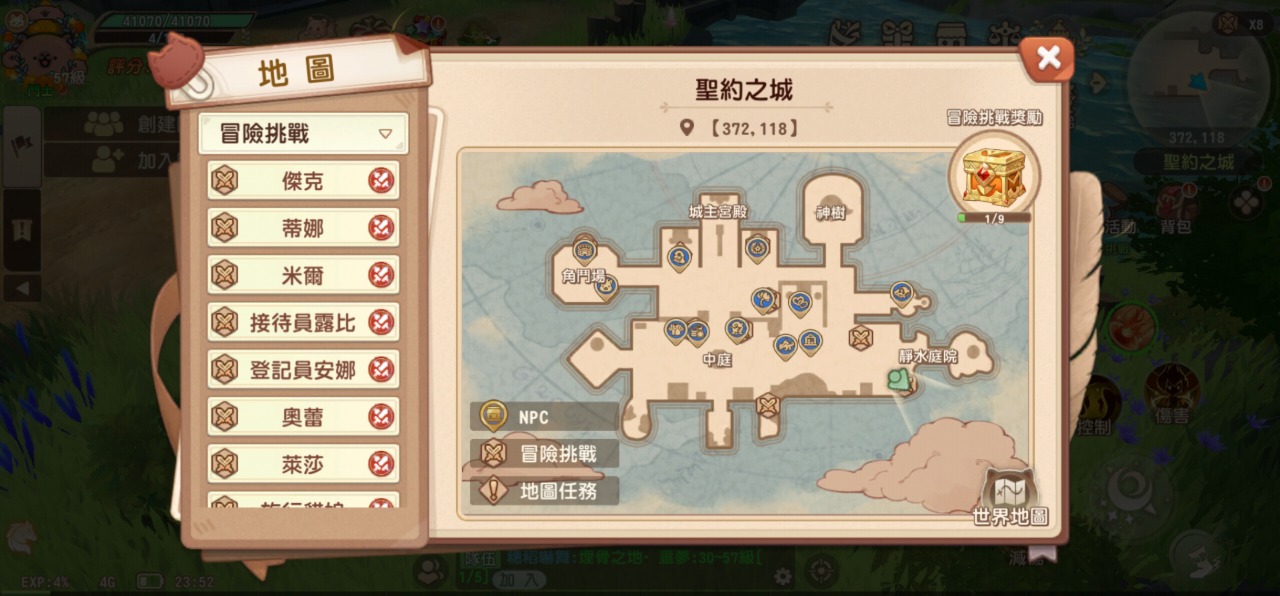Click the NPC marker at 角鬥場
The height and width of the screenshot is (596, 1280).
coord(585,249)
